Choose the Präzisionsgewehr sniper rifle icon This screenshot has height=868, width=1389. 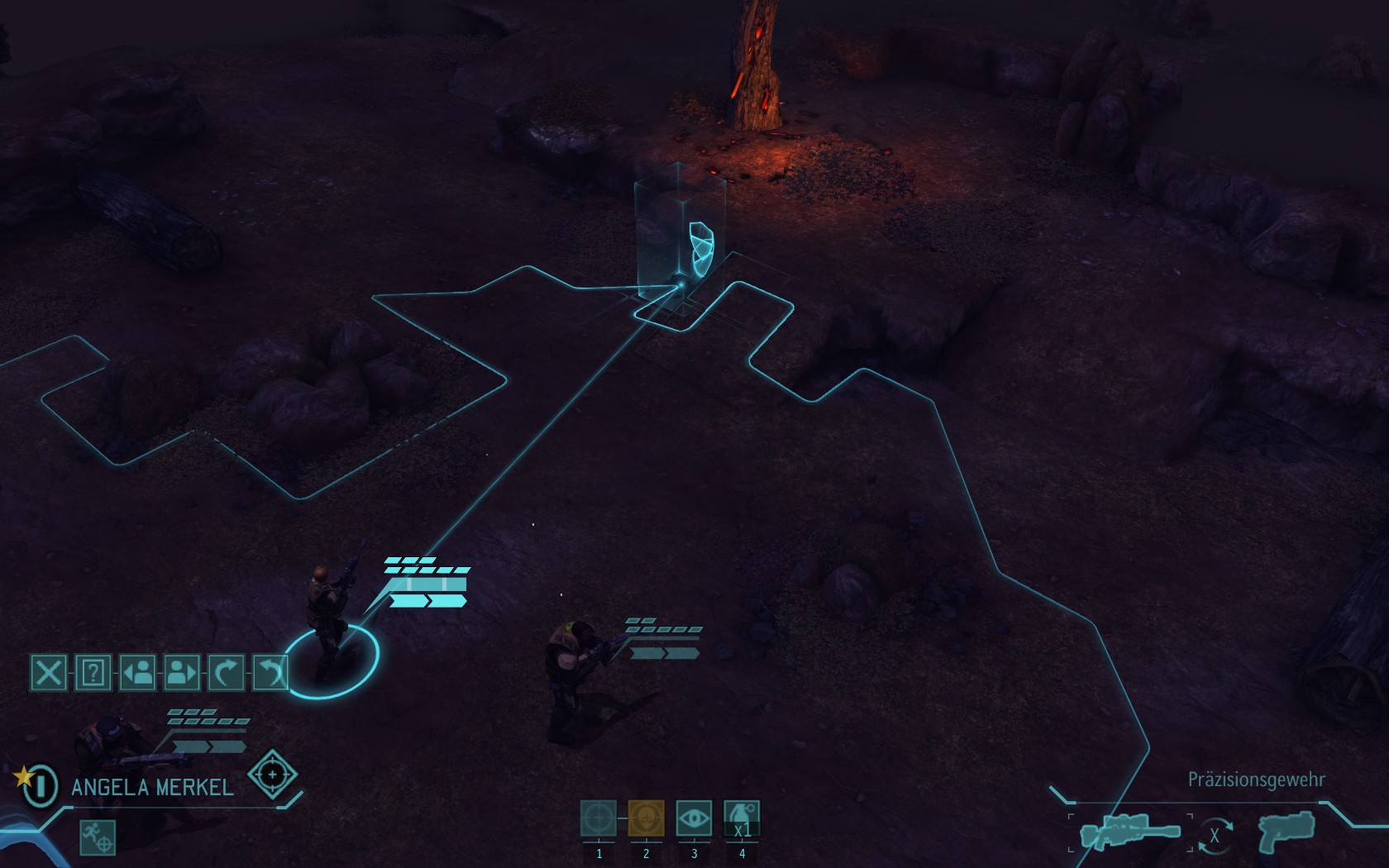coord(1129,833)
